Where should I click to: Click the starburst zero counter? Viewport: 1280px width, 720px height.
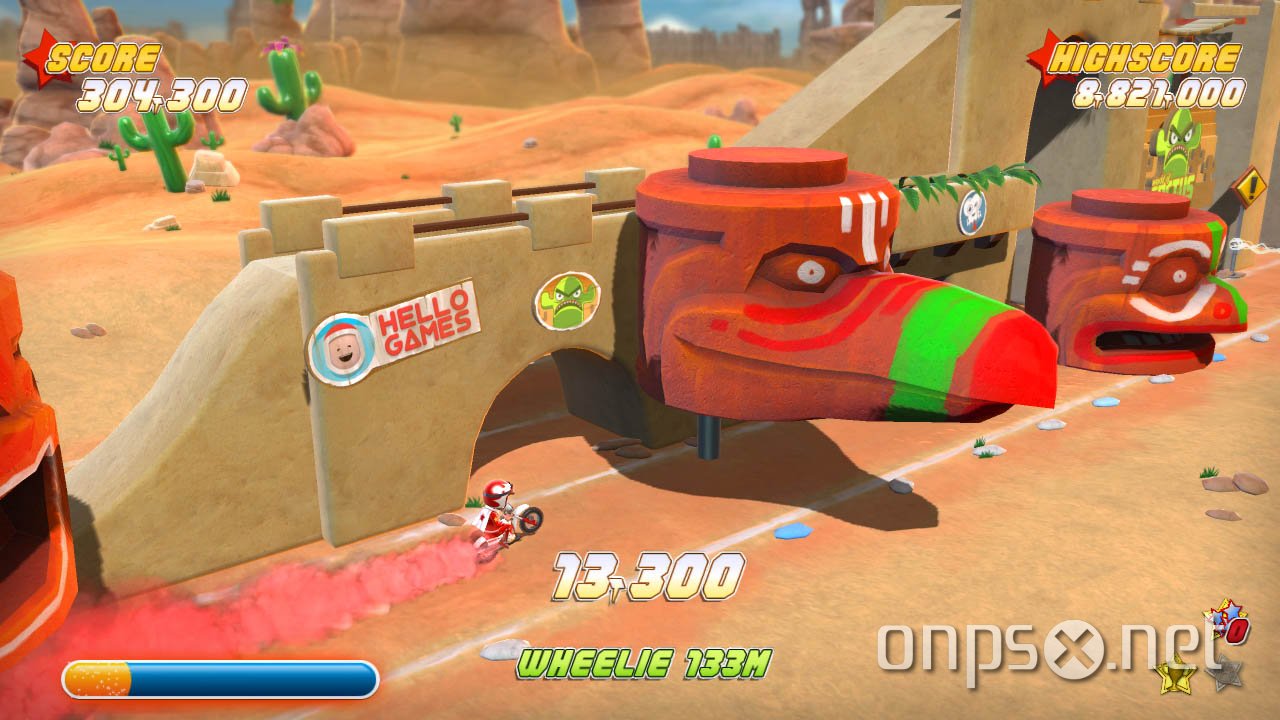click(1227, 623)
